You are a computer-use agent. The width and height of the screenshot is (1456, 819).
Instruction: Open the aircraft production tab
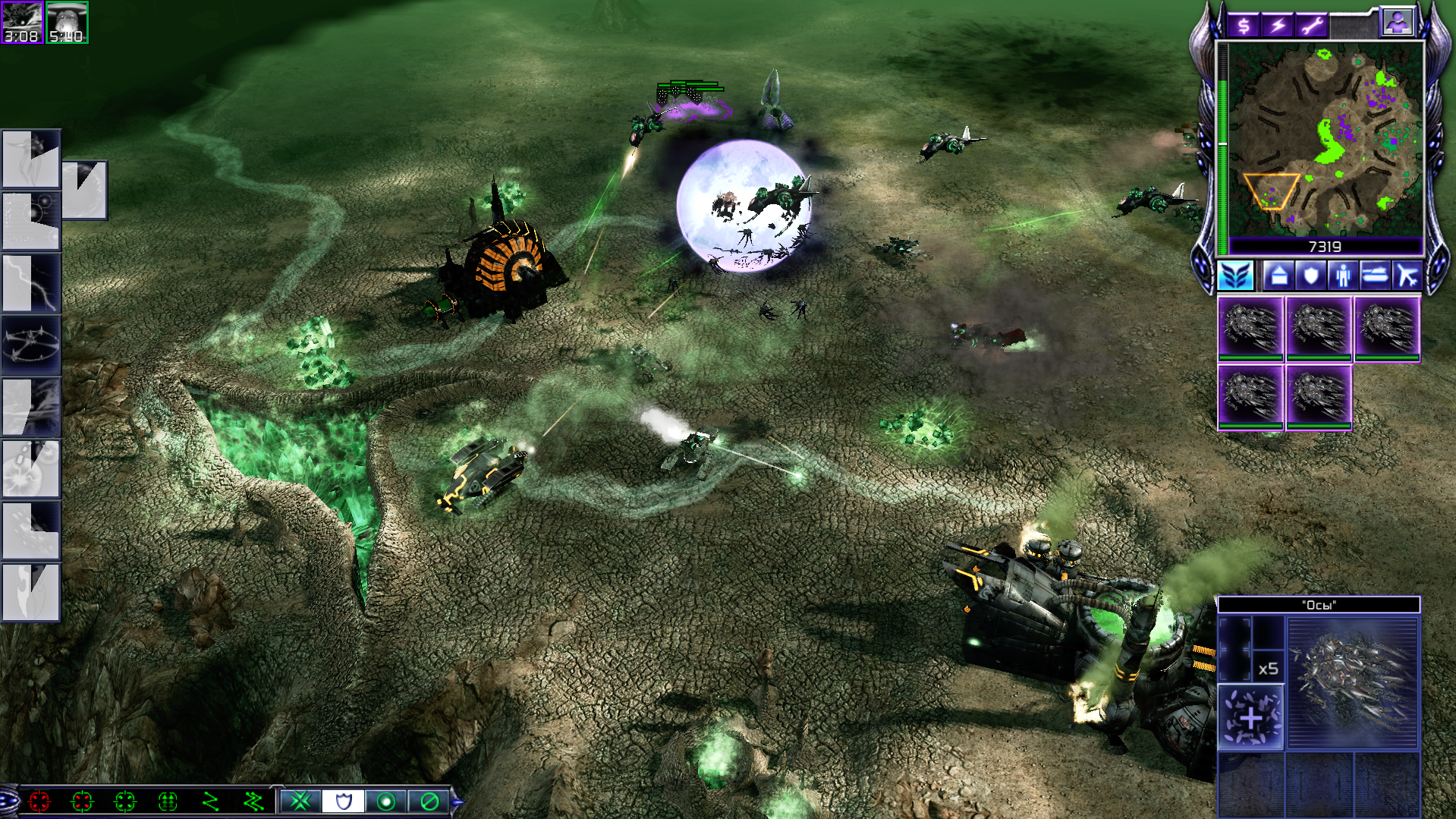tap(1406, 275)
